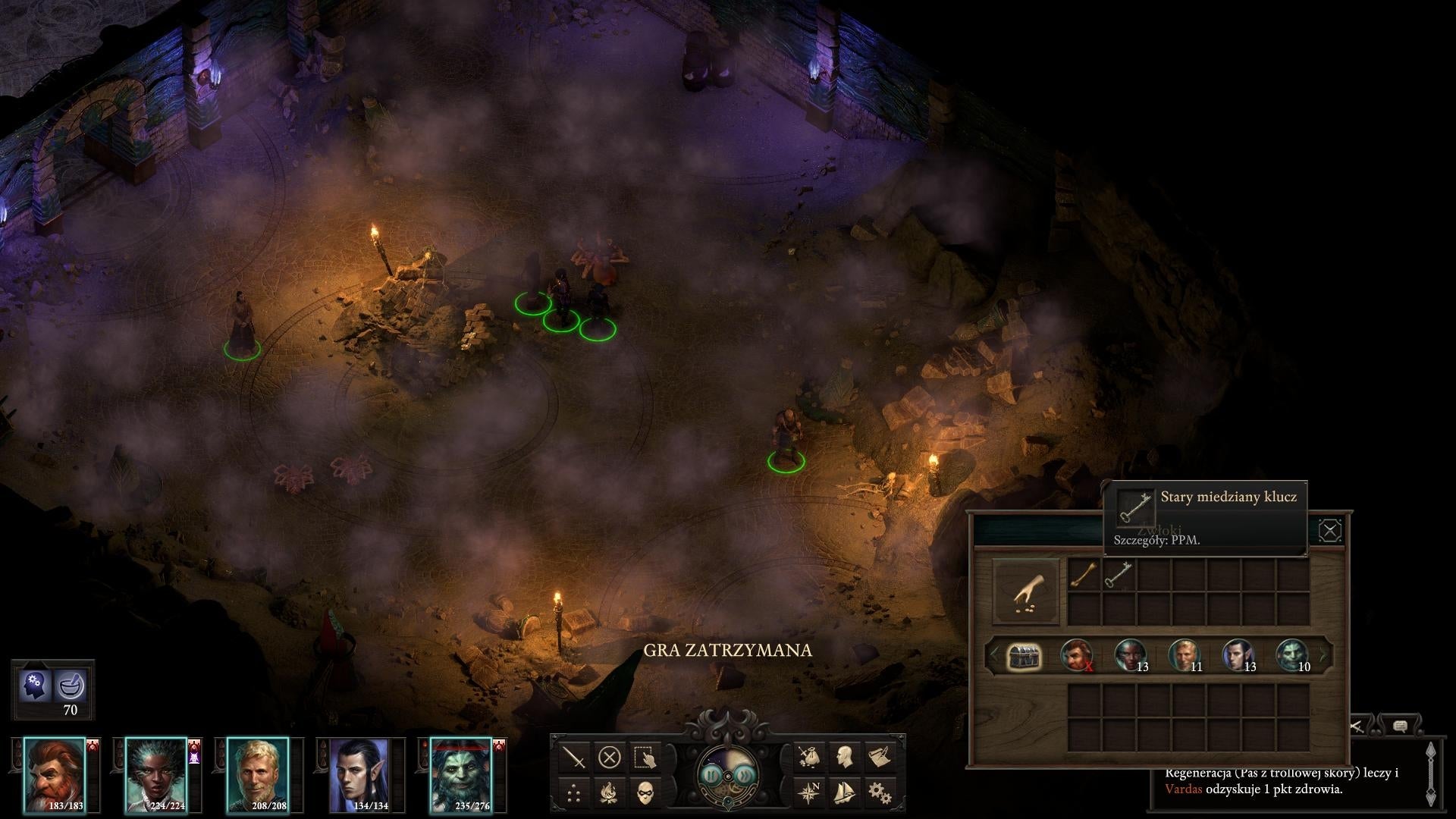Close the loot window

[x=1329, y=530]
